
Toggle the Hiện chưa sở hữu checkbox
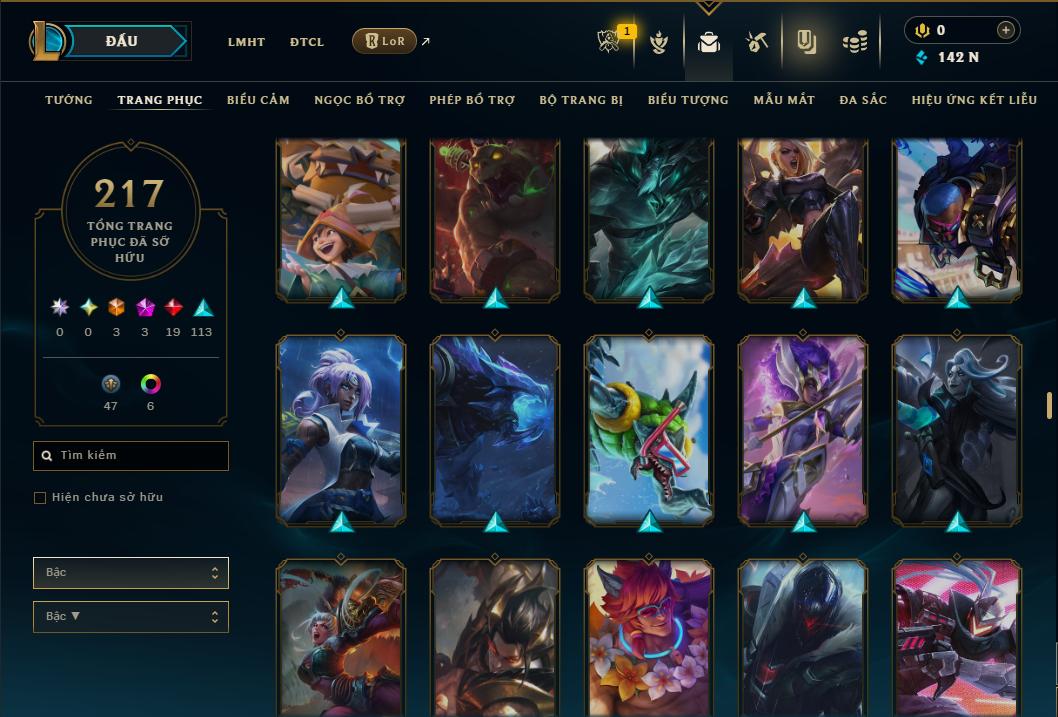pos(40,498)
